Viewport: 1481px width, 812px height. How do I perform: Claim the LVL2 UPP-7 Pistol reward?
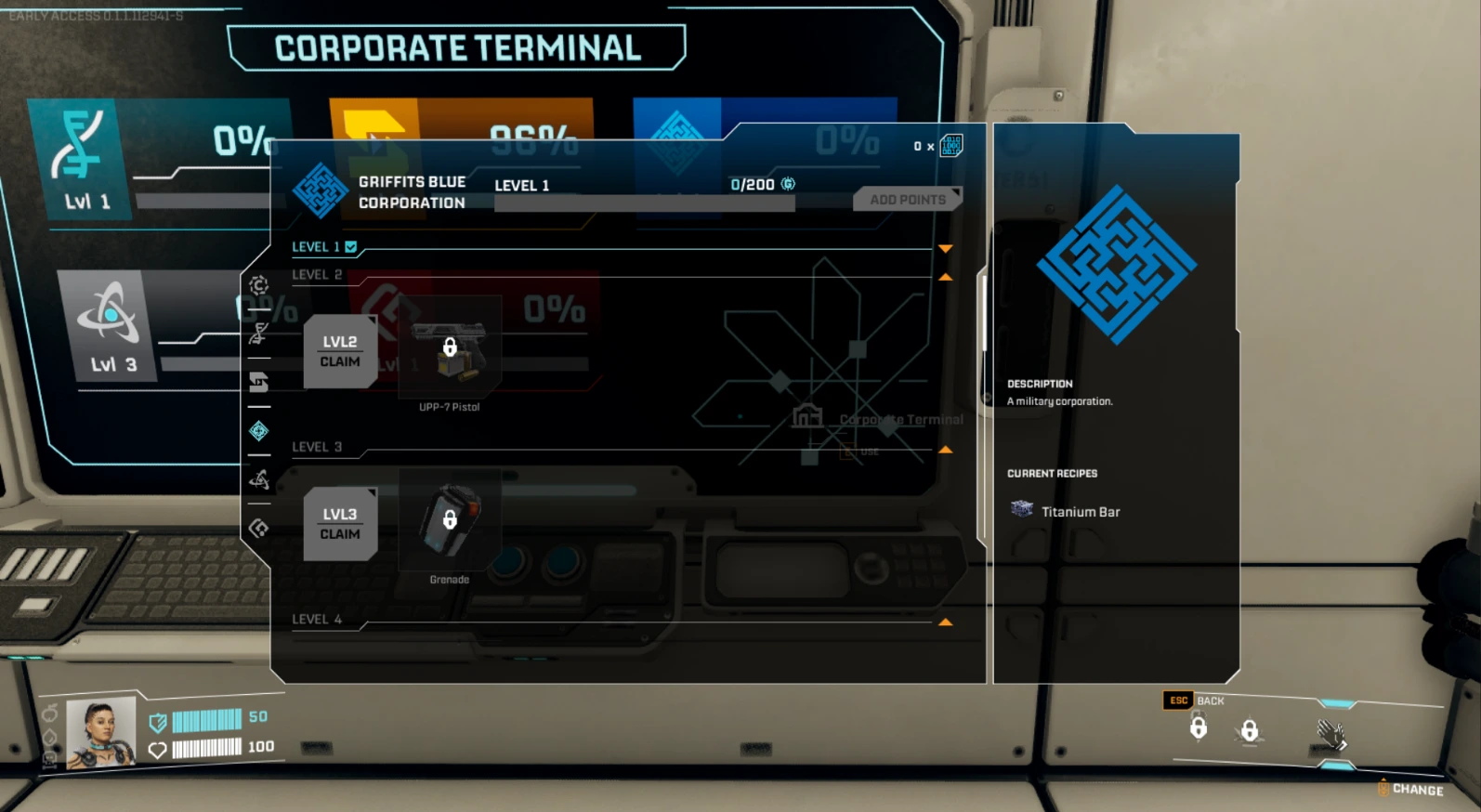(340, 351)
